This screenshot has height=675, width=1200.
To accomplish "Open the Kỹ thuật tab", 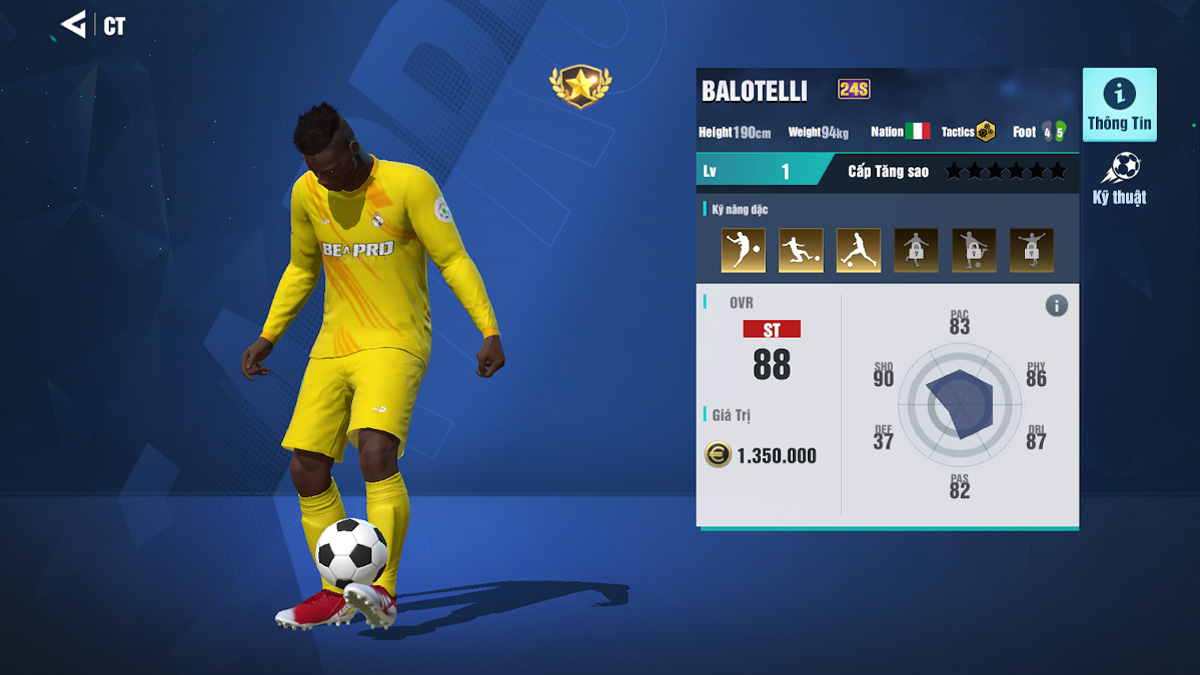I will tap(1119, 179).
